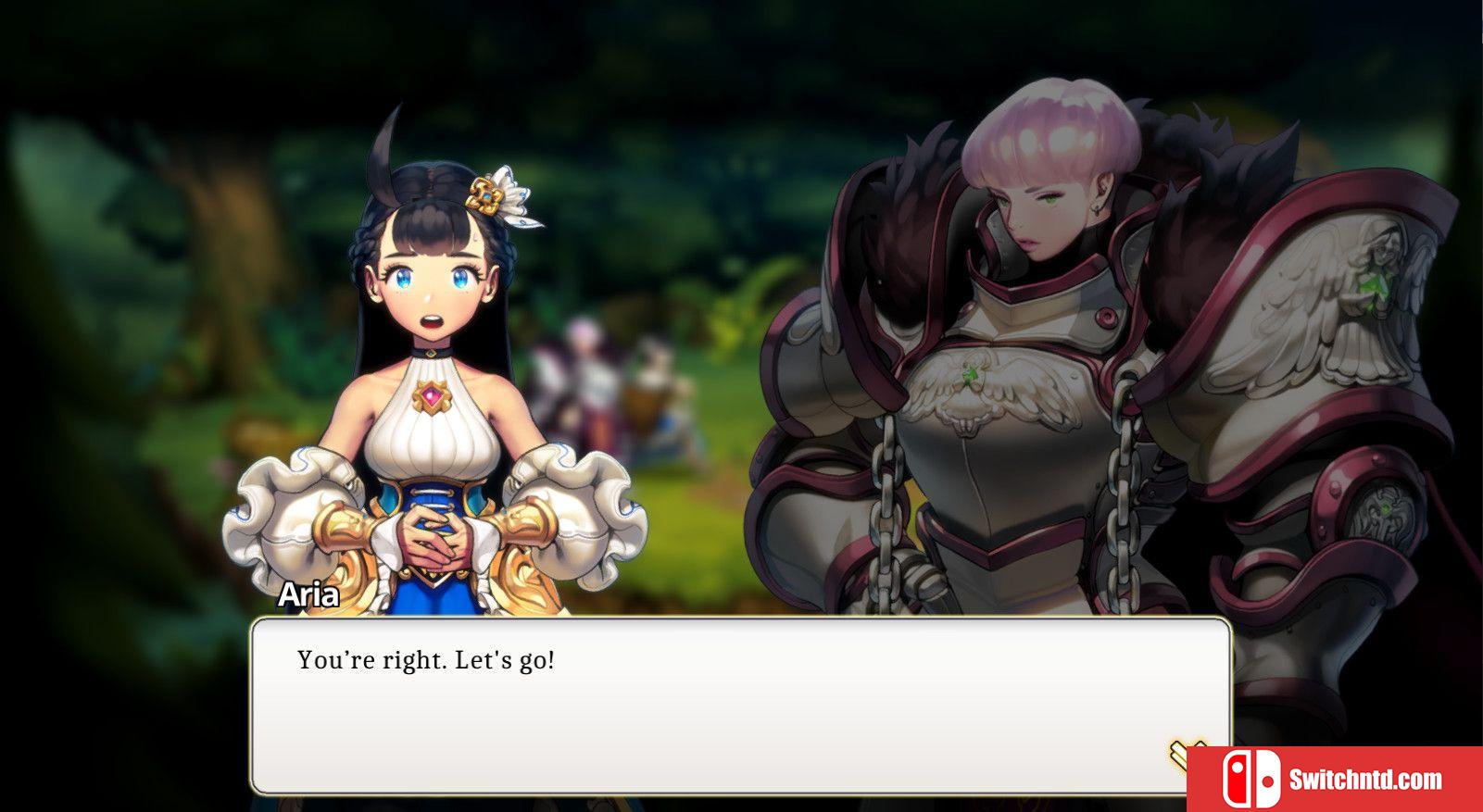
Task: Advance Aria's "You're right. Let's go!" dialogue box
Action: pos(739,704)
